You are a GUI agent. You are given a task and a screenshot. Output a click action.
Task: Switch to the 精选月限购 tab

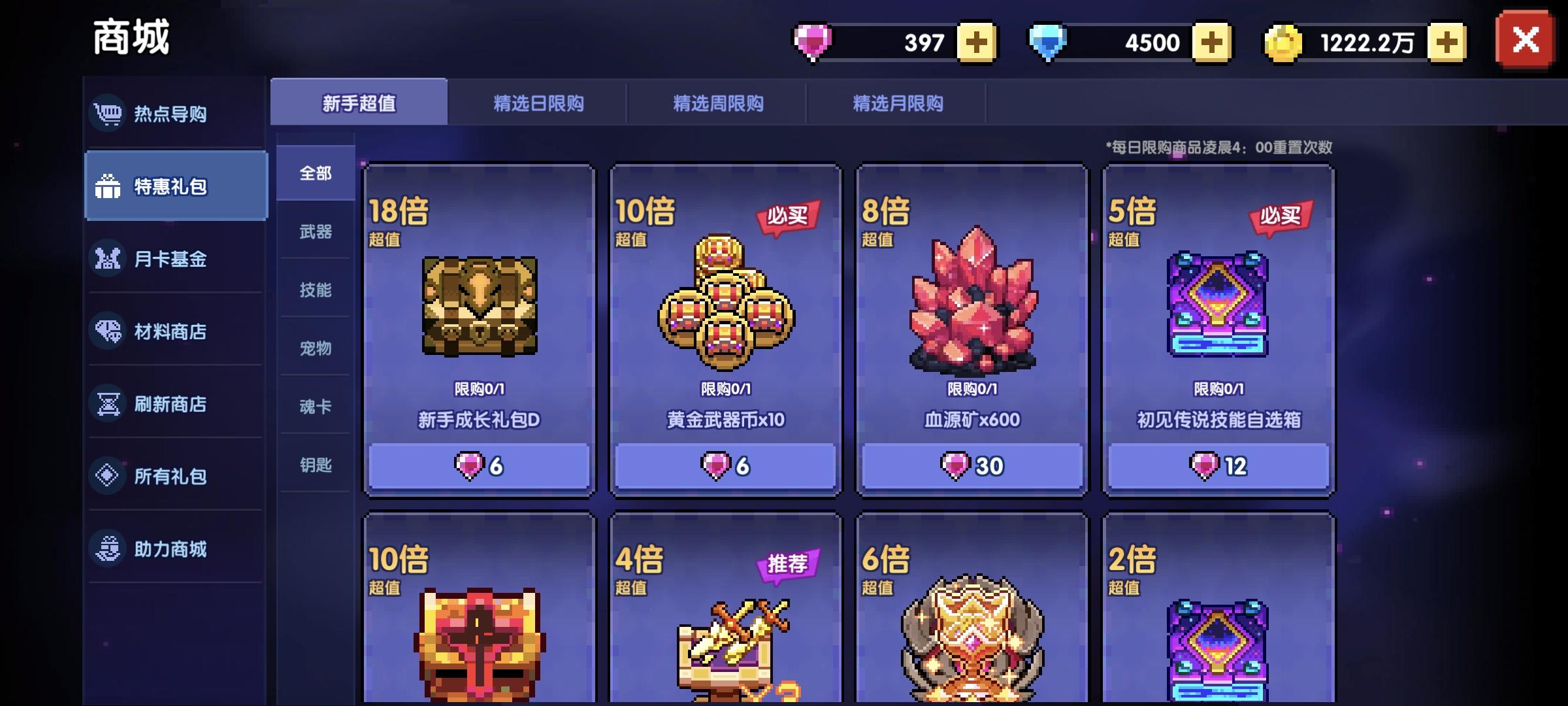(898, 103)
